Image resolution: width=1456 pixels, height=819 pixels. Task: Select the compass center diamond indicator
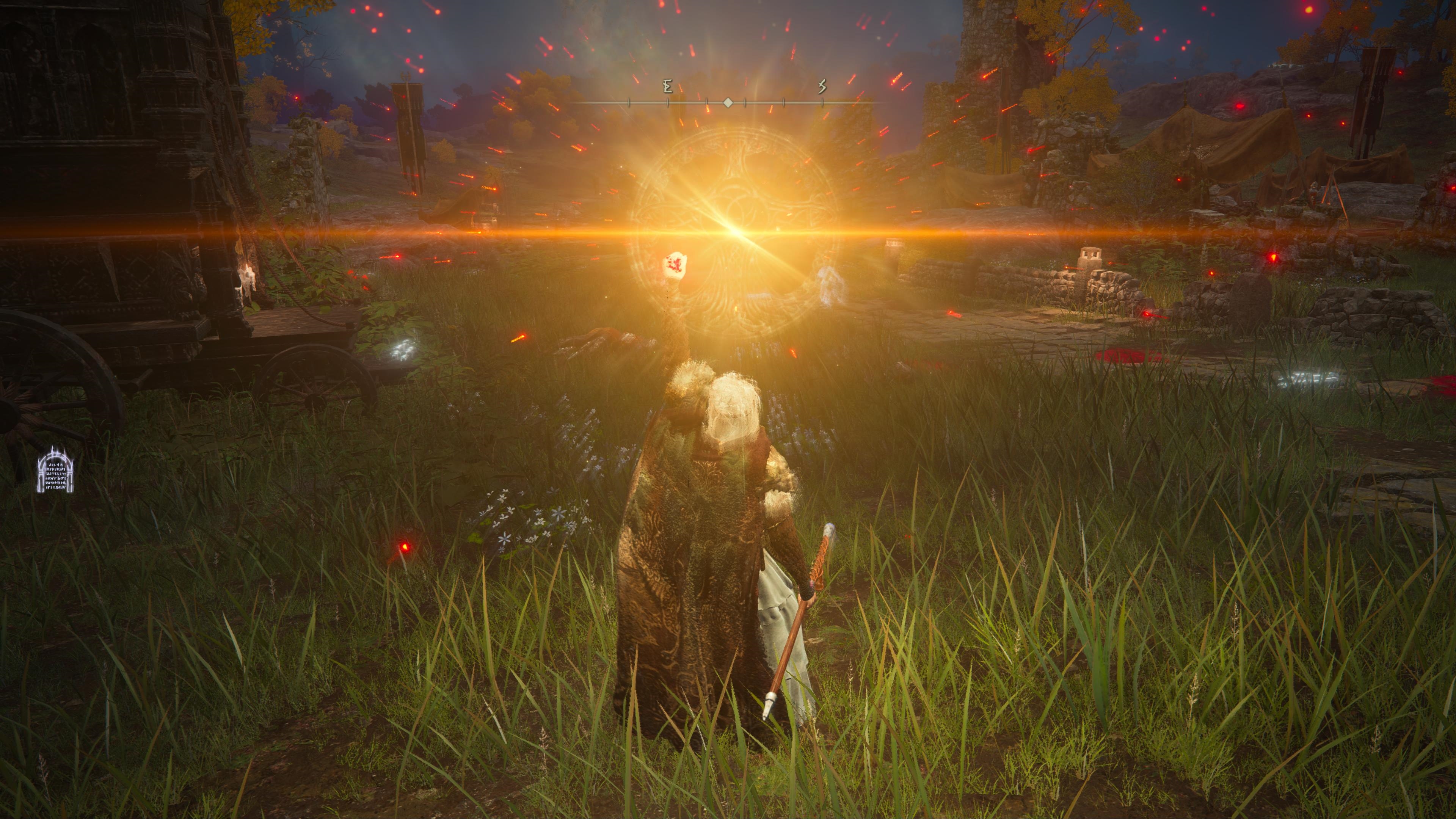pos(728,103)
